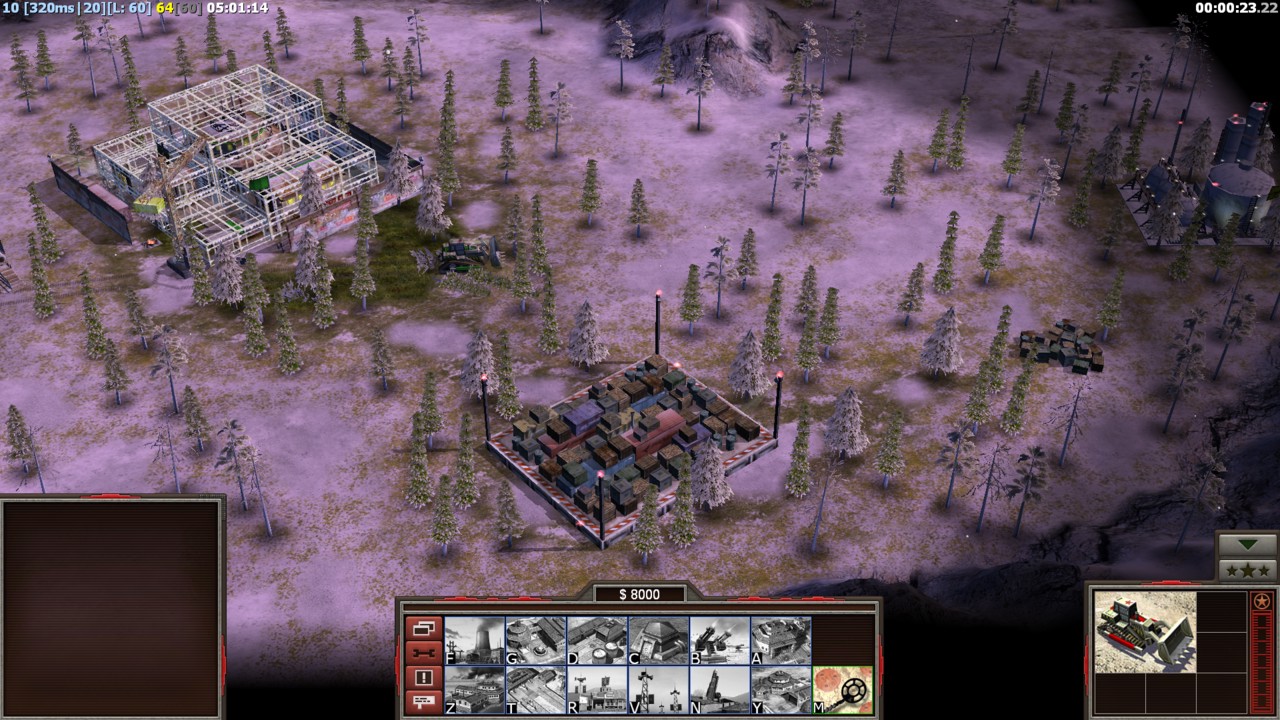Select the building icon marked Z
The width and height of the screenshot is (1280, 720).
pyautogui.click(x=474, y=690)
